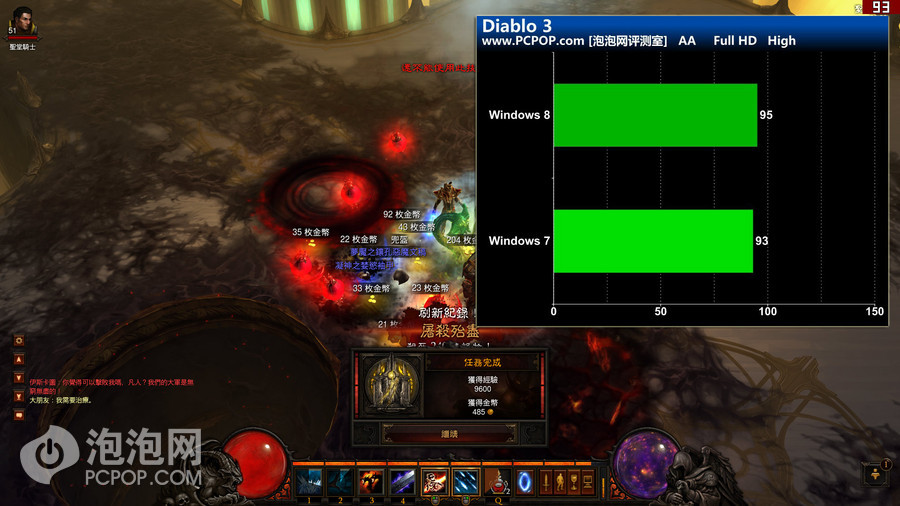Open the inventory character figure icon
This screenshot has height=506, width=900.
coord(560,483)
